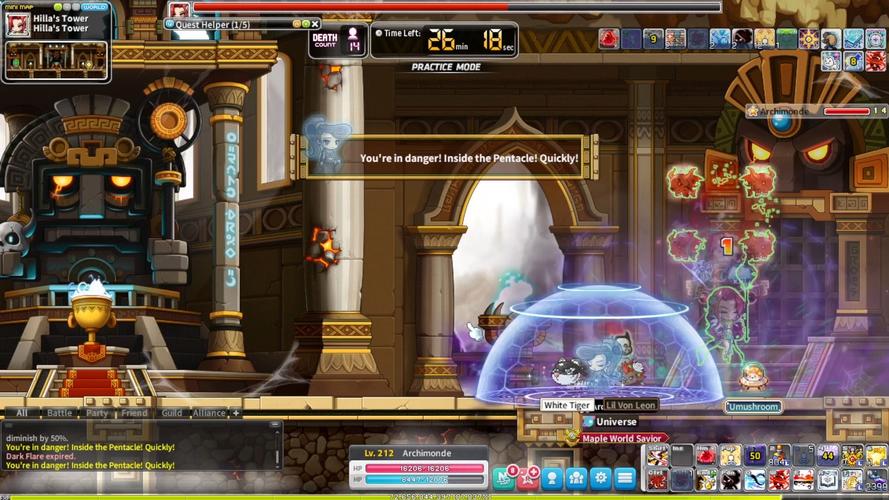Viewport: 889px width, 500px height.
Task: Open the world map from the minimap
Action: [95, 6]
